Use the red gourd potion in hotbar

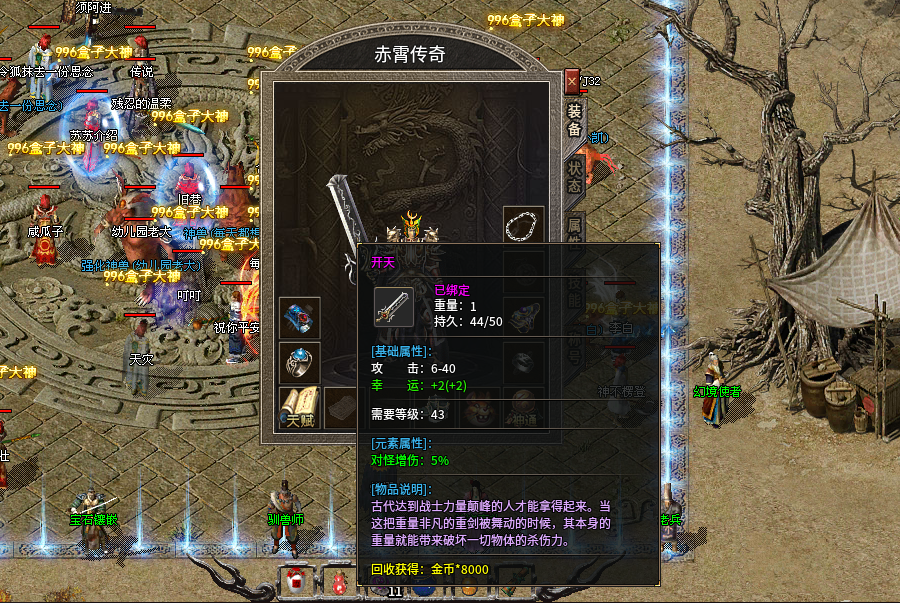click(339, 584)
